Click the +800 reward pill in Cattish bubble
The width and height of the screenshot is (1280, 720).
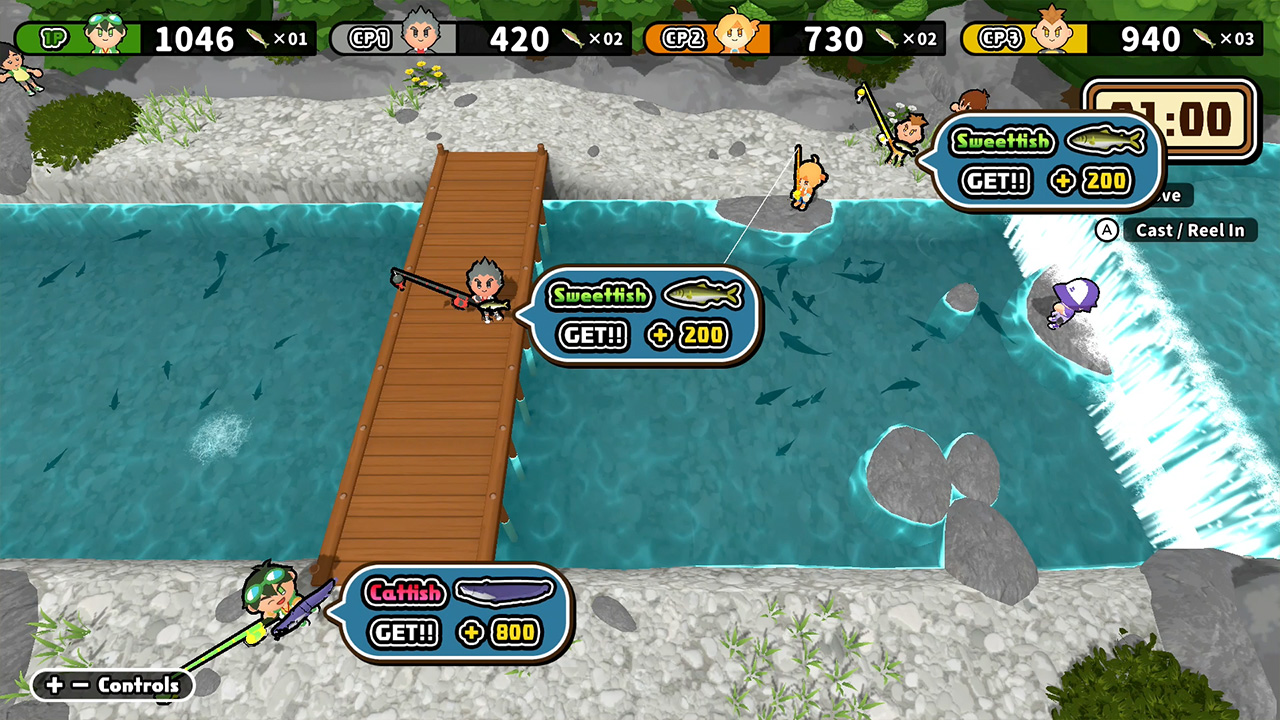[x=499, y=633]
